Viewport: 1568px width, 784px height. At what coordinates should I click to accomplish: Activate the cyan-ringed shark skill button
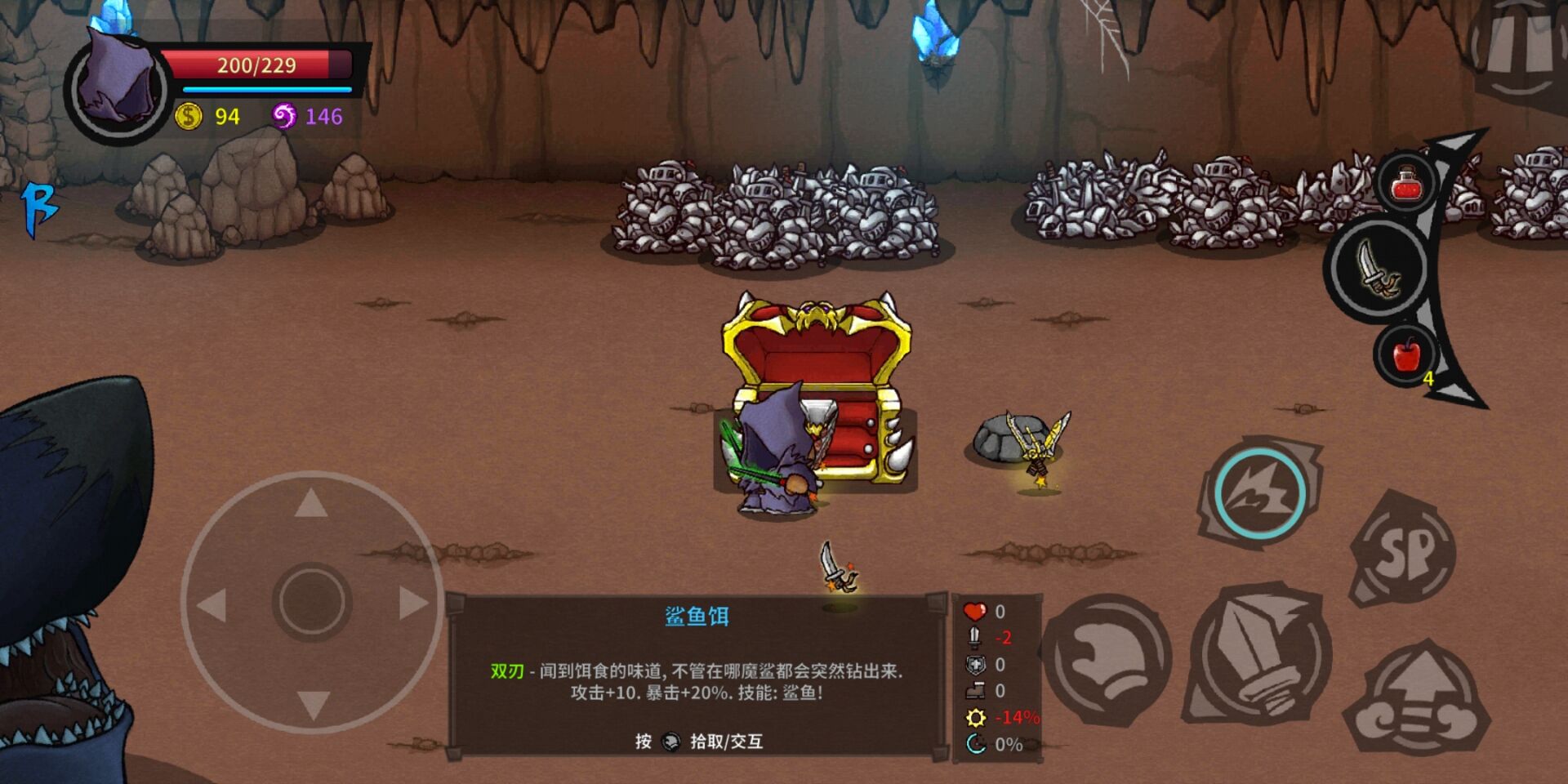(x=1258, y=492)
